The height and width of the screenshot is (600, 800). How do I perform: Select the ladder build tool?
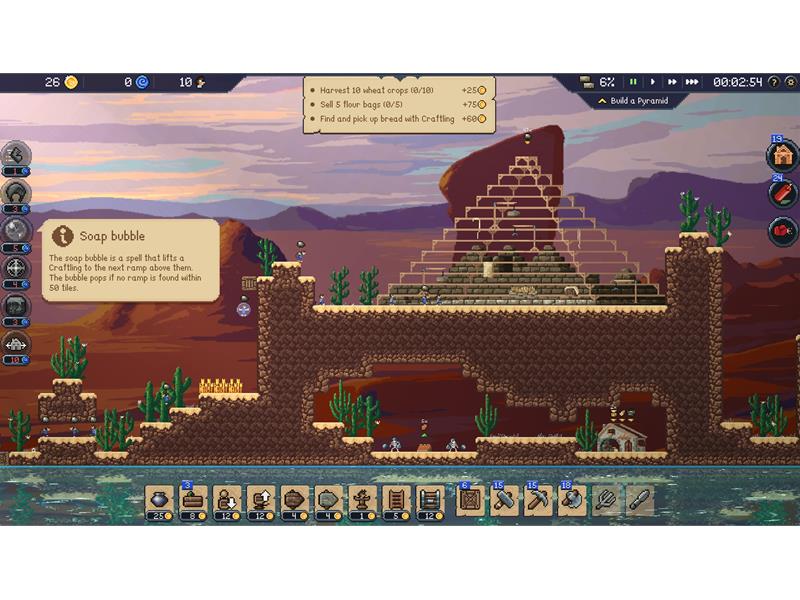click(395, 498)
